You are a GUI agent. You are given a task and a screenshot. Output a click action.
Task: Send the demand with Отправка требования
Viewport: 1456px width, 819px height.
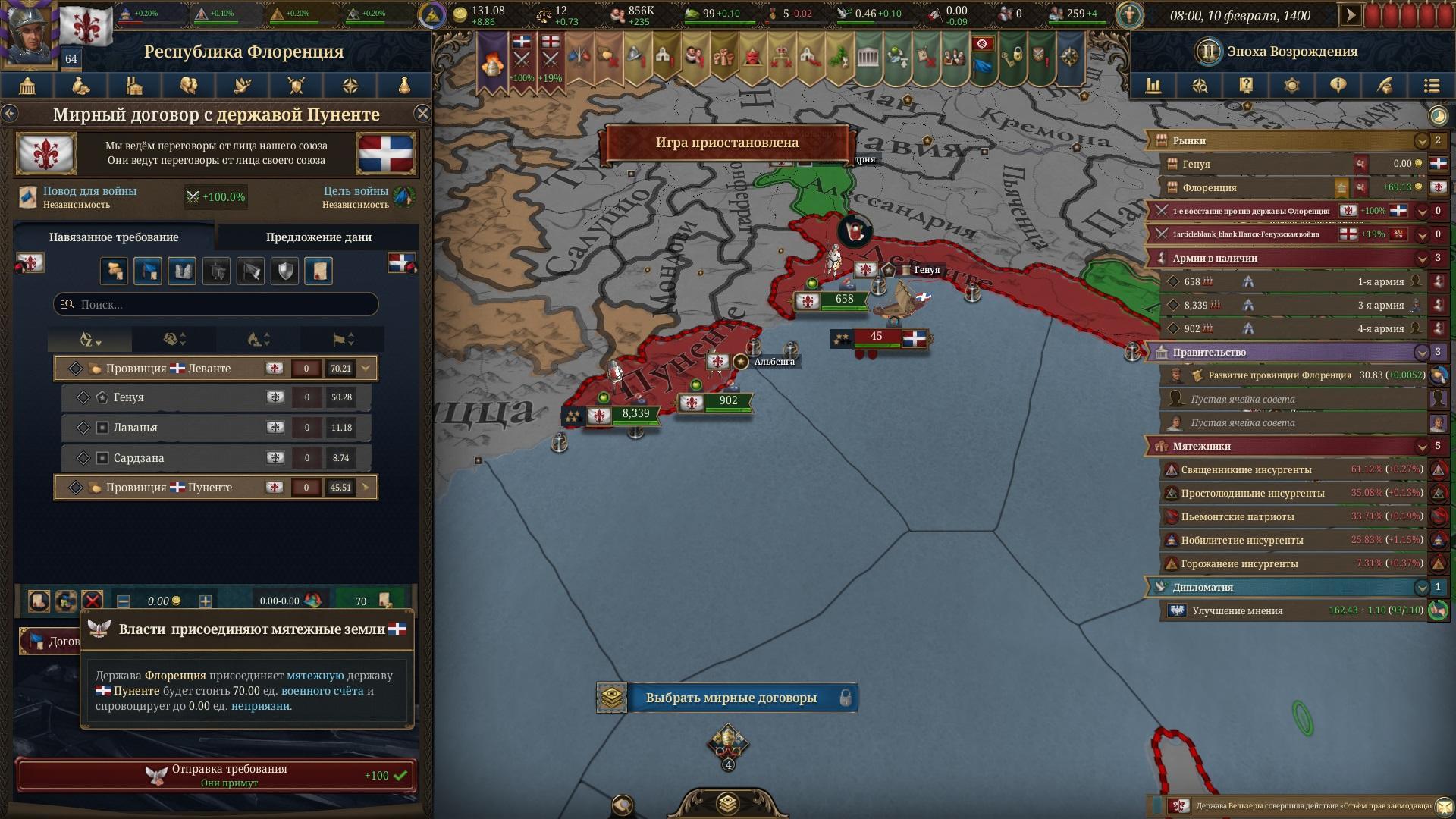coord(216,775)
